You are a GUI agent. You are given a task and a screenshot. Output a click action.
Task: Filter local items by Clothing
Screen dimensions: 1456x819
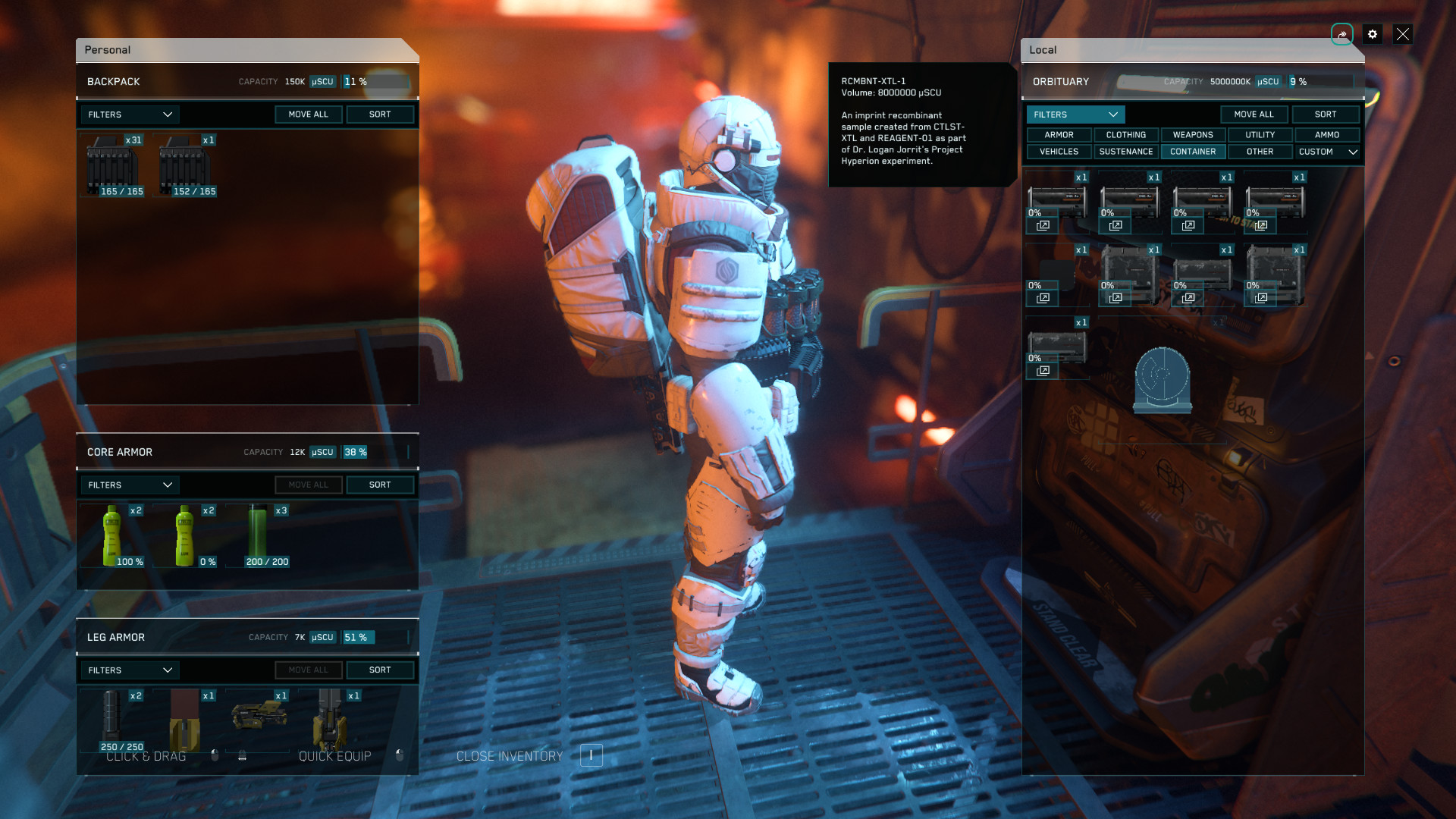pos(1125,135)
